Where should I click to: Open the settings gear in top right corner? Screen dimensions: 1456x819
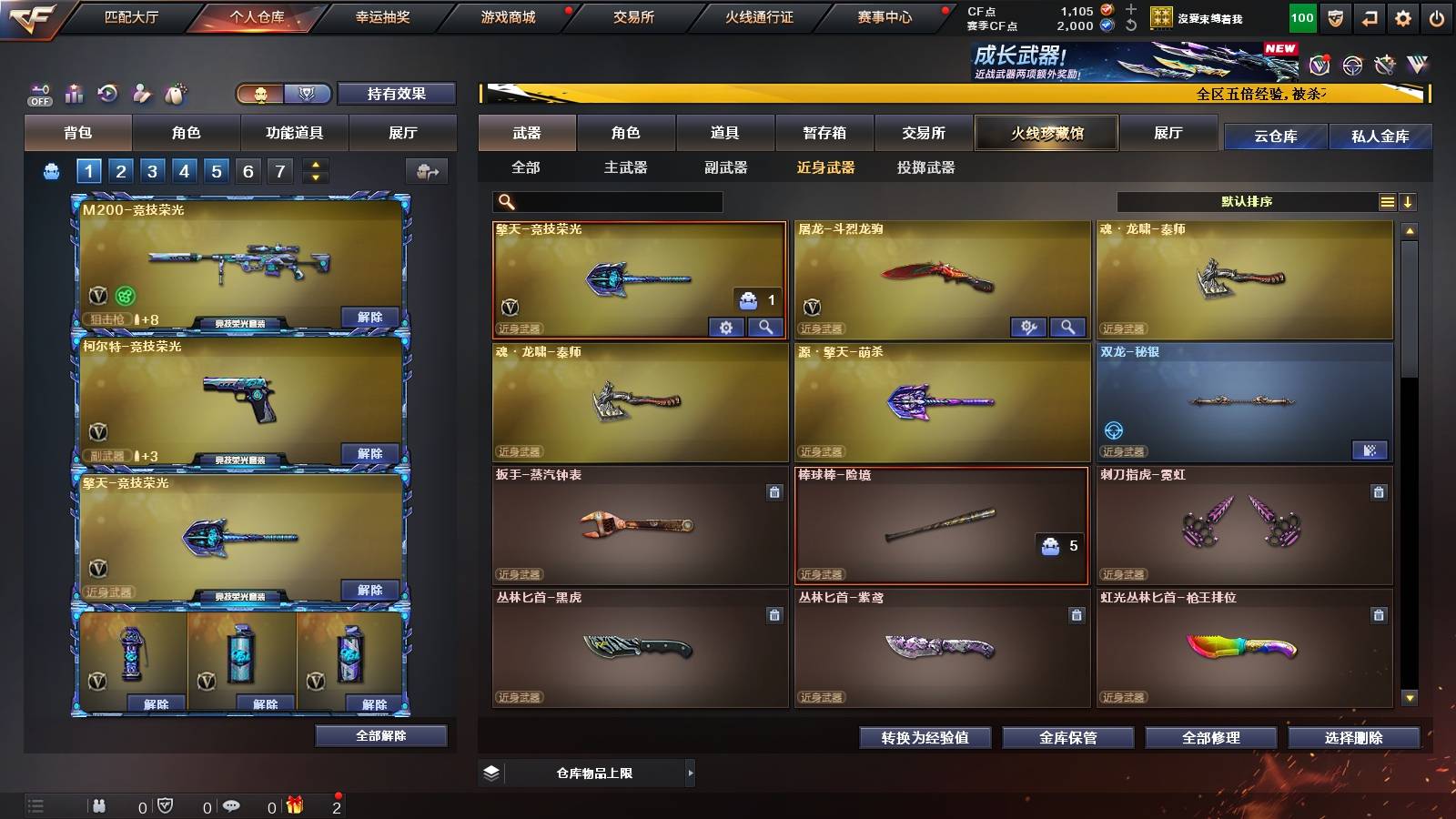1404,16
